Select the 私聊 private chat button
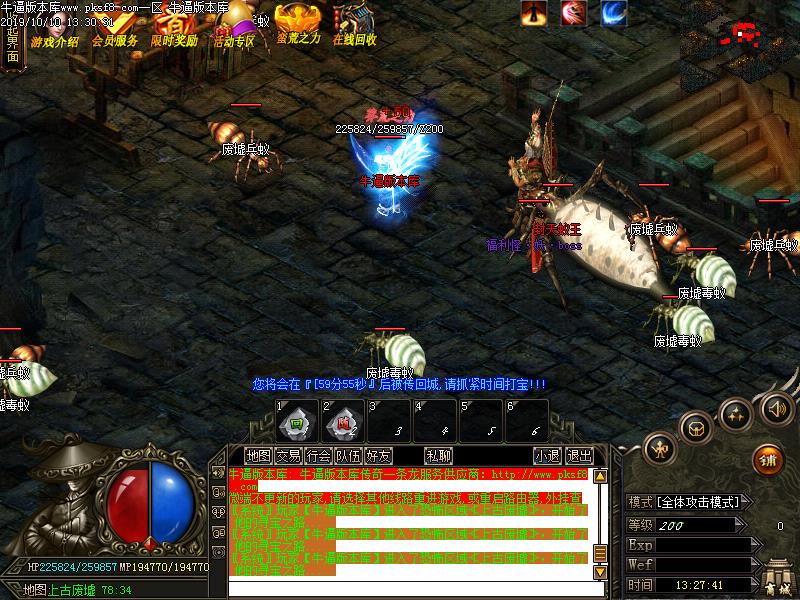800x600 pixels. point(437,456)
